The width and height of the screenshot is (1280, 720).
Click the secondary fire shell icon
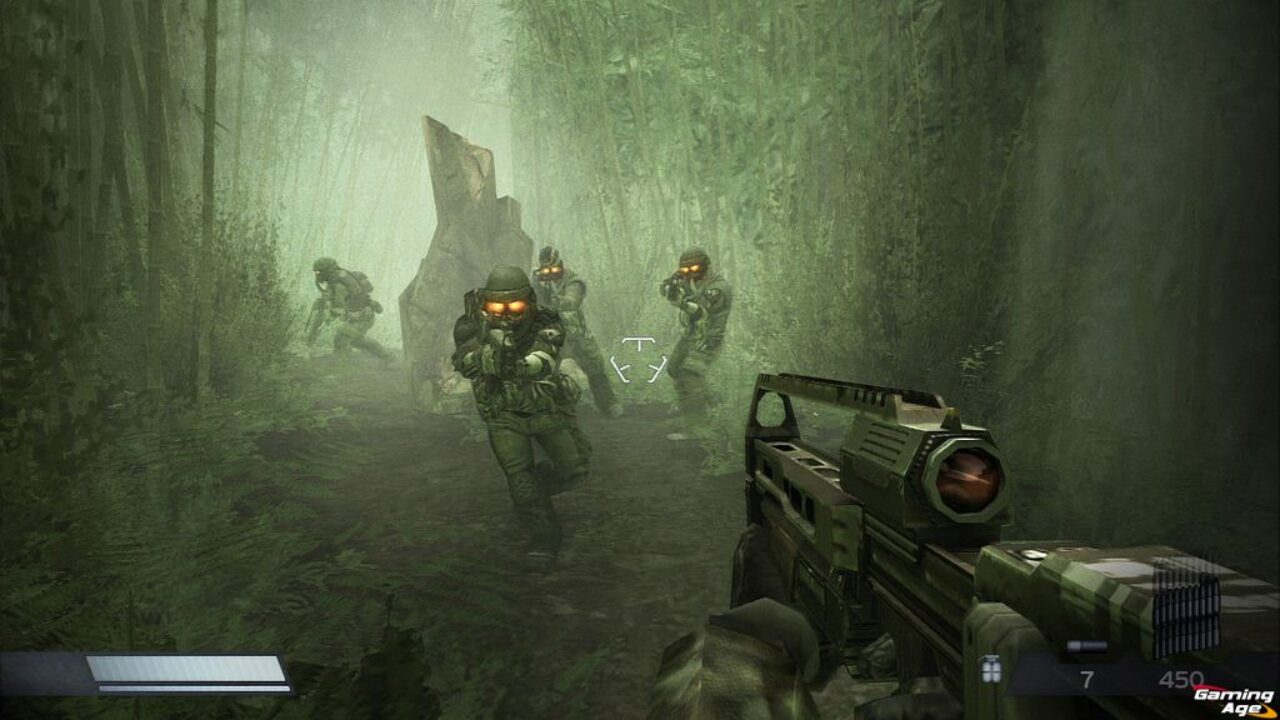1087,647
